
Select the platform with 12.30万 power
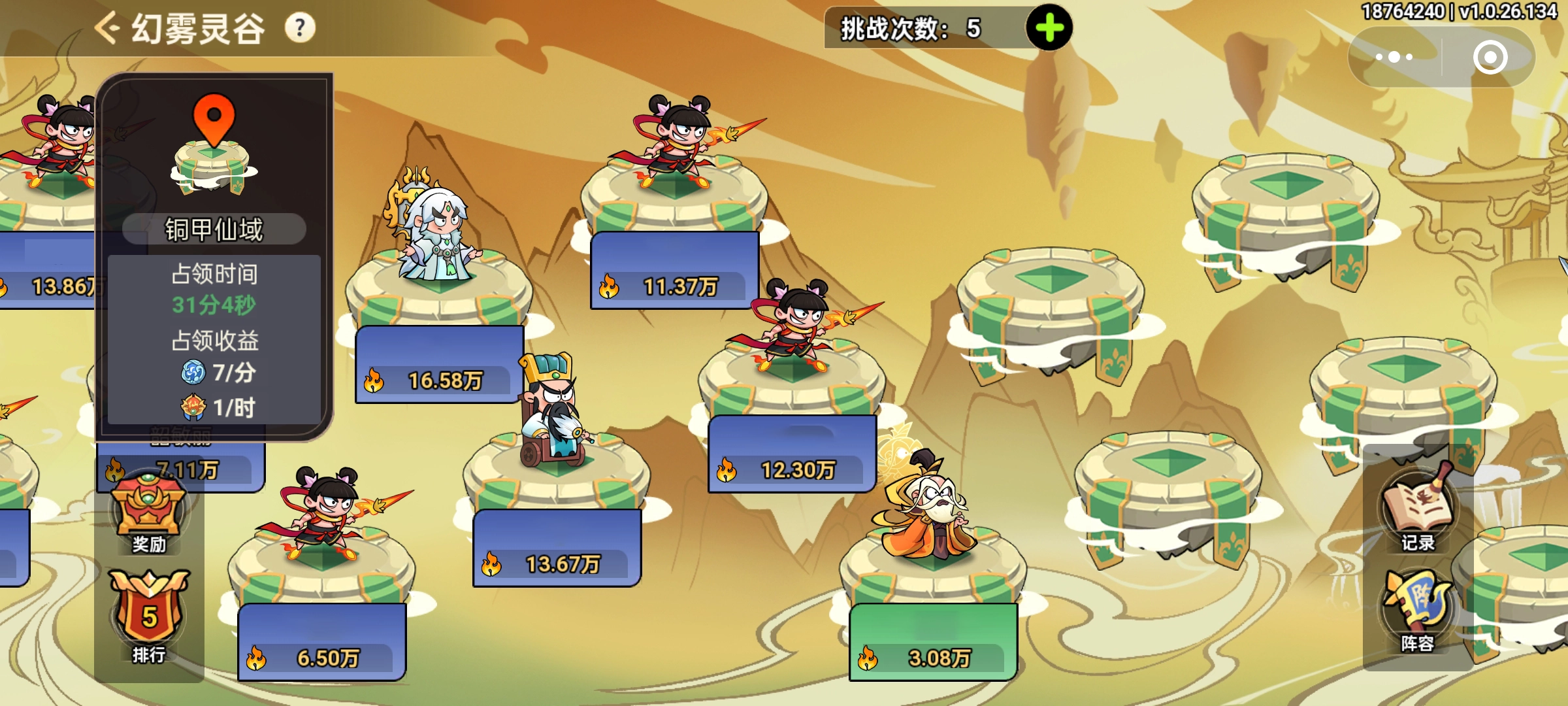click(792, 379)
